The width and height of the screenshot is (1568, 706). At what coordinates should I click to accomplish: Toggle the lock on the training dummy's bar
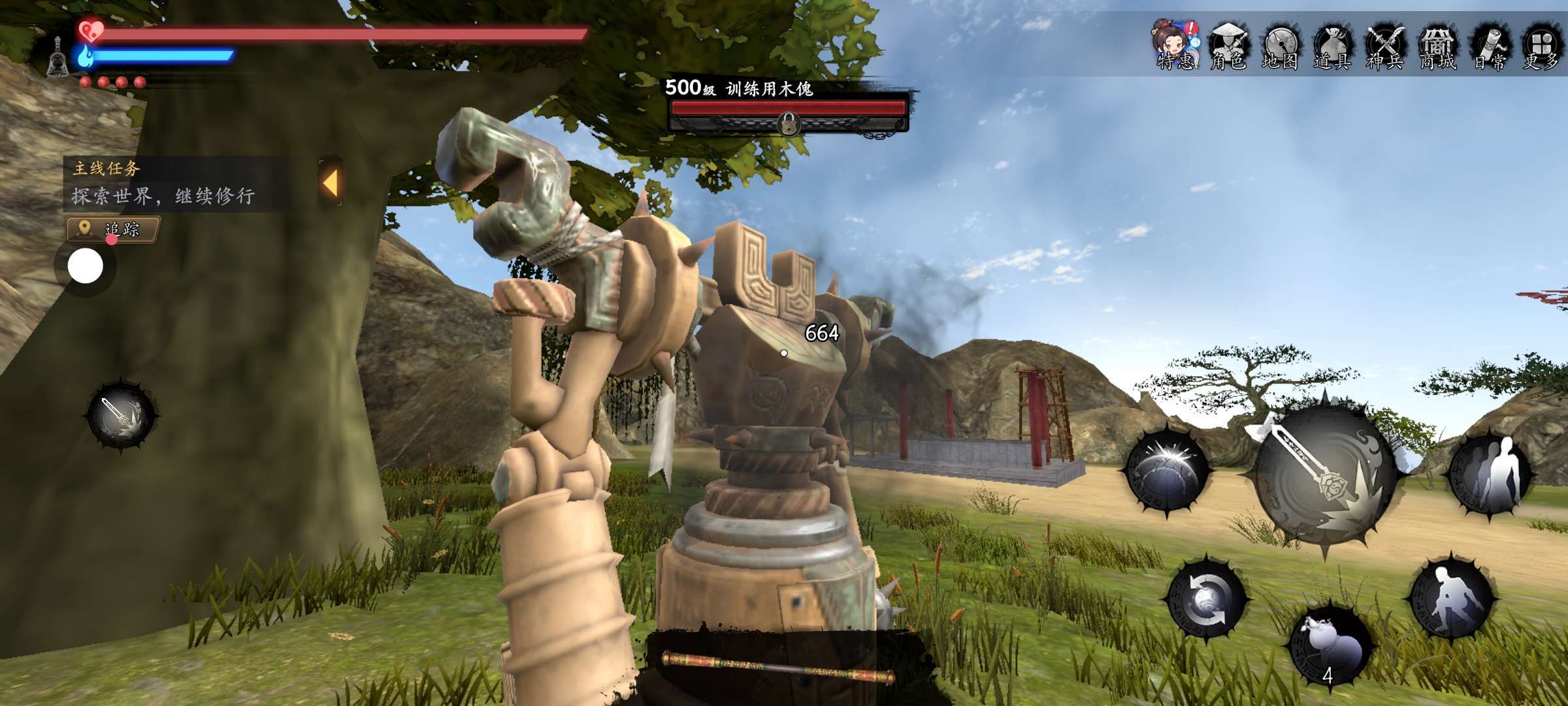789,122
